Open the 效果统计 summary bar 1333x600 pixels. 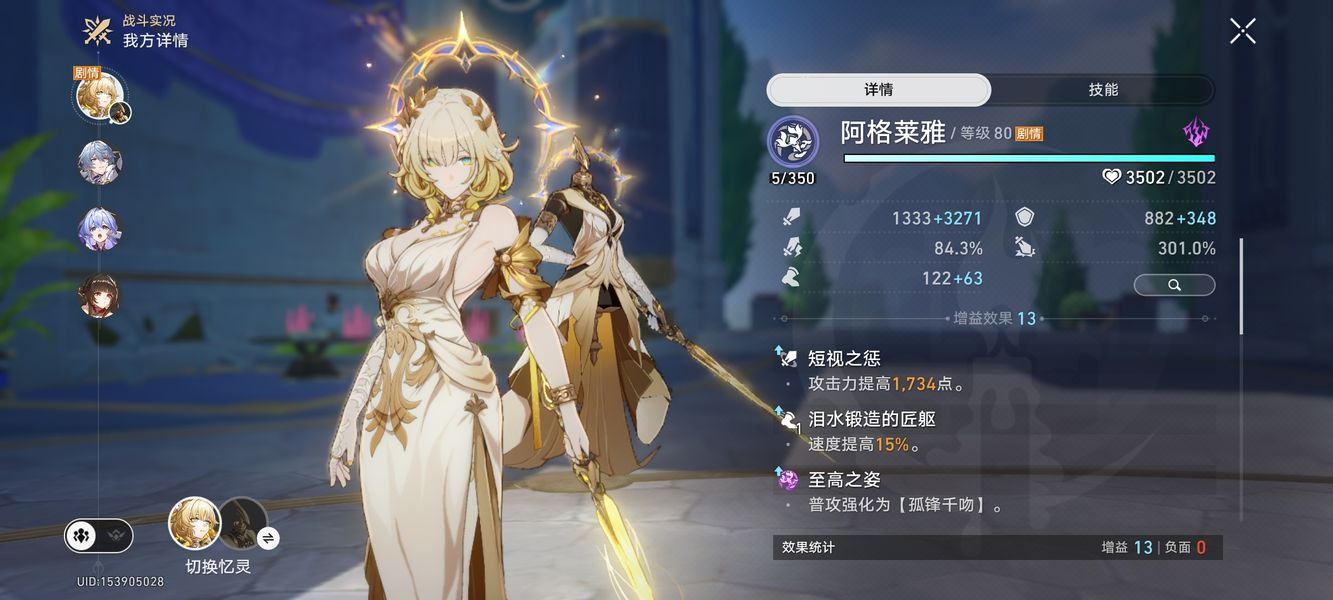click(x=997, y=547)
